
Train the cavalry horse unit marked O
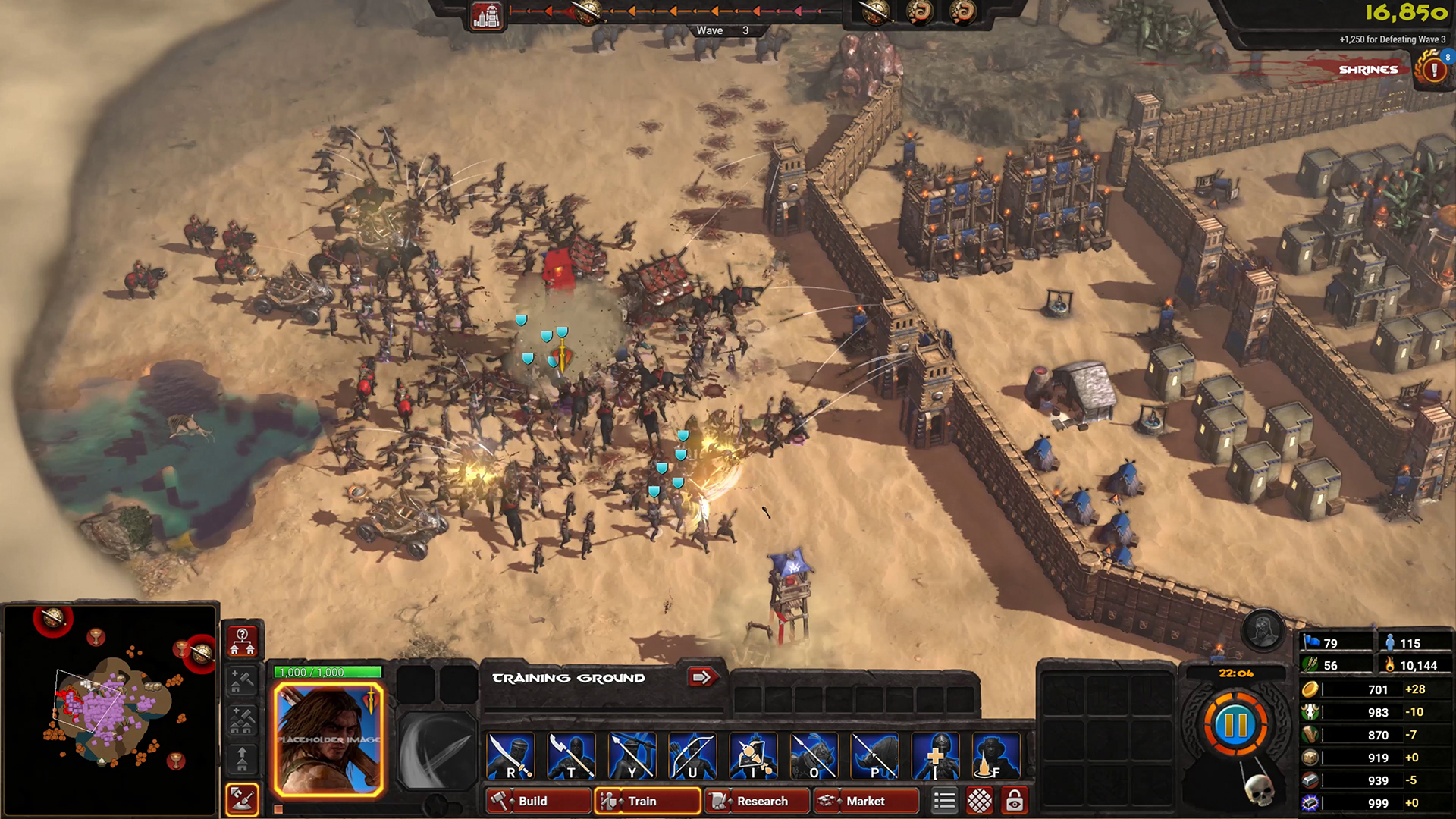pyautogui.click(x=814, y=756)
